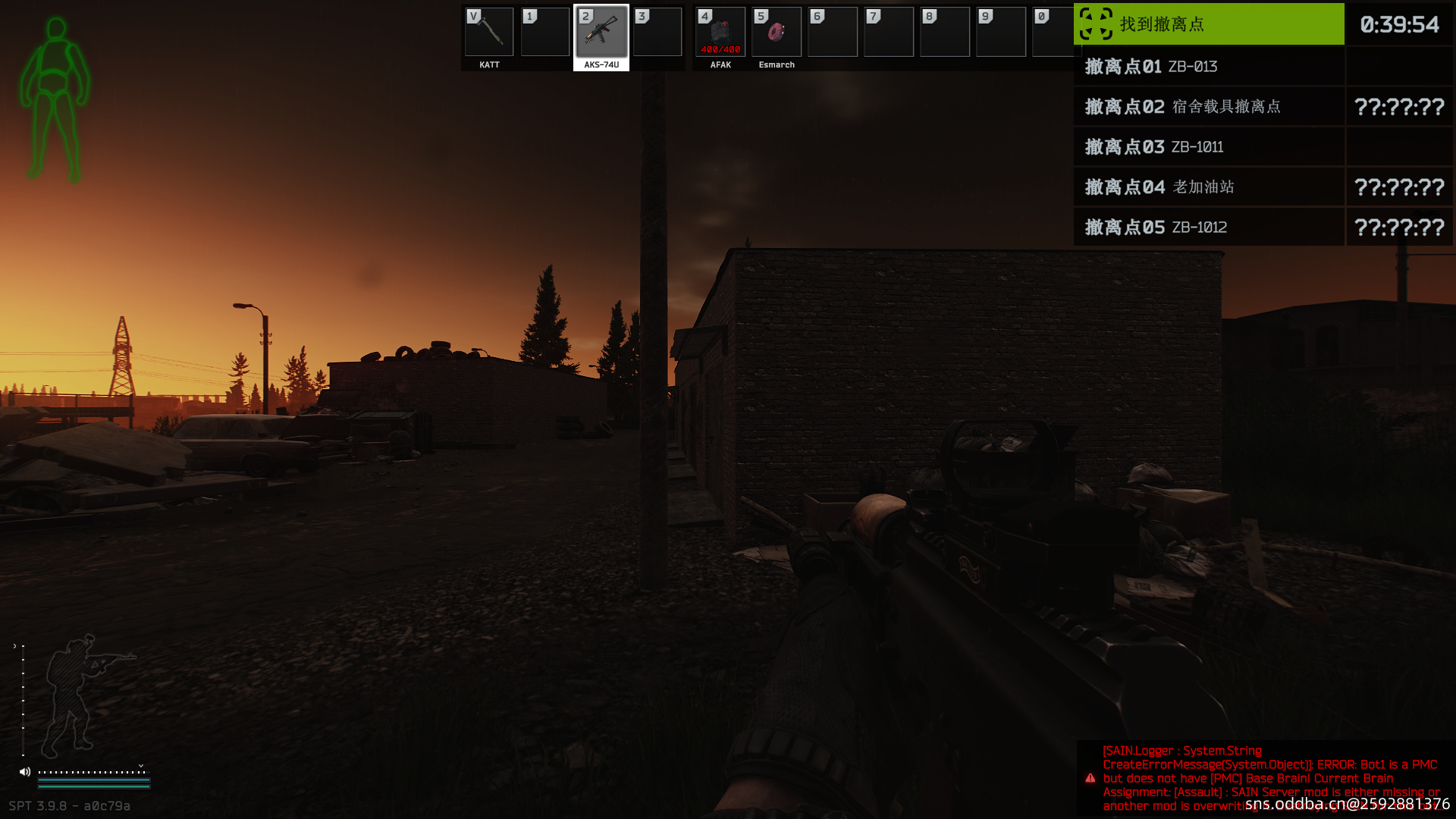
Task: Click the extraction point 01 ZB-013 row
Action: pyautogui.click(x=1209, y=67)
